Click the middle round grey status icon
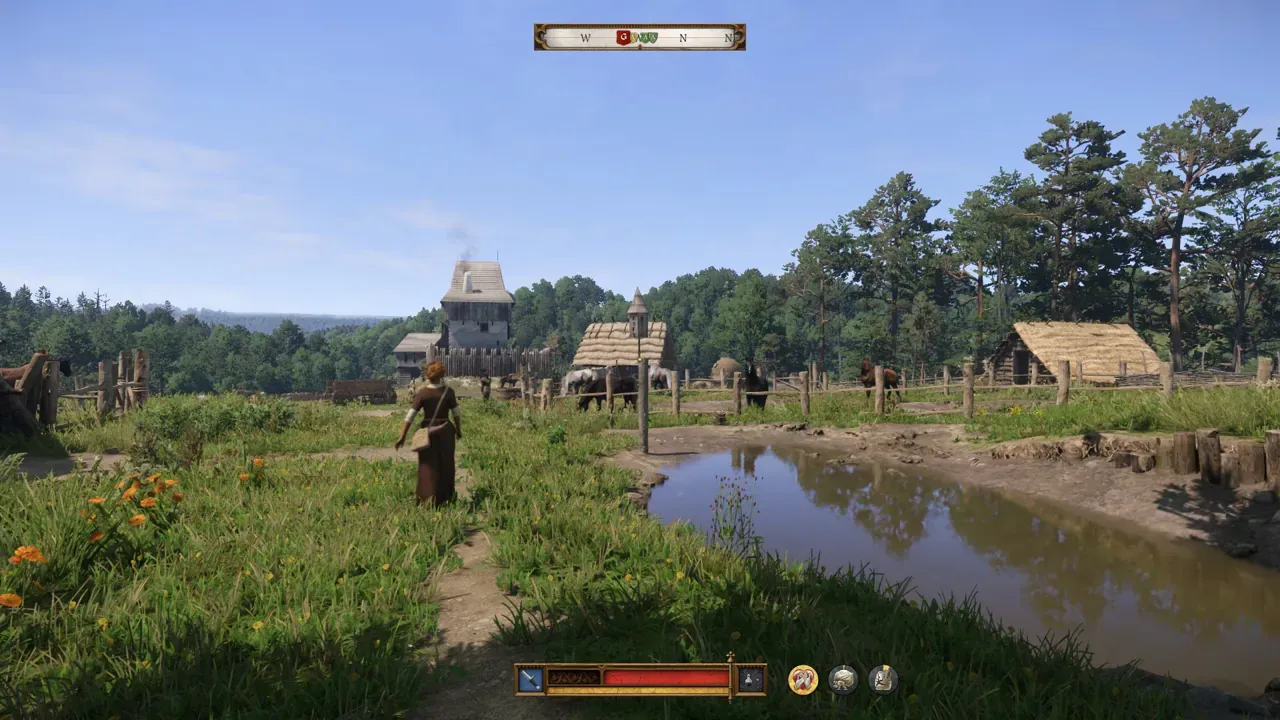Viewport: 1280px width, 720px height. pyautogui.click(x=843, y=680)
